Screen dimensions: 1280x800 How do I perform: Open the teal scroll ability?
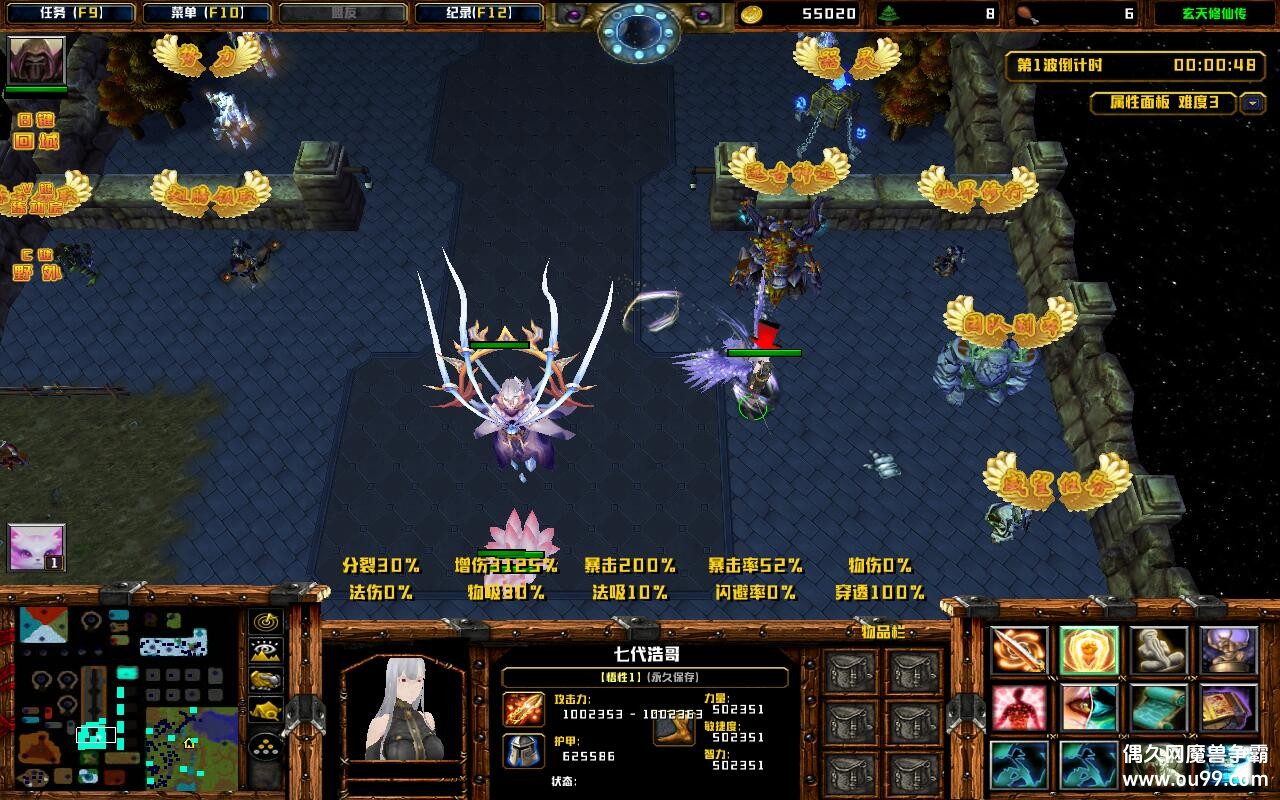1159,708
